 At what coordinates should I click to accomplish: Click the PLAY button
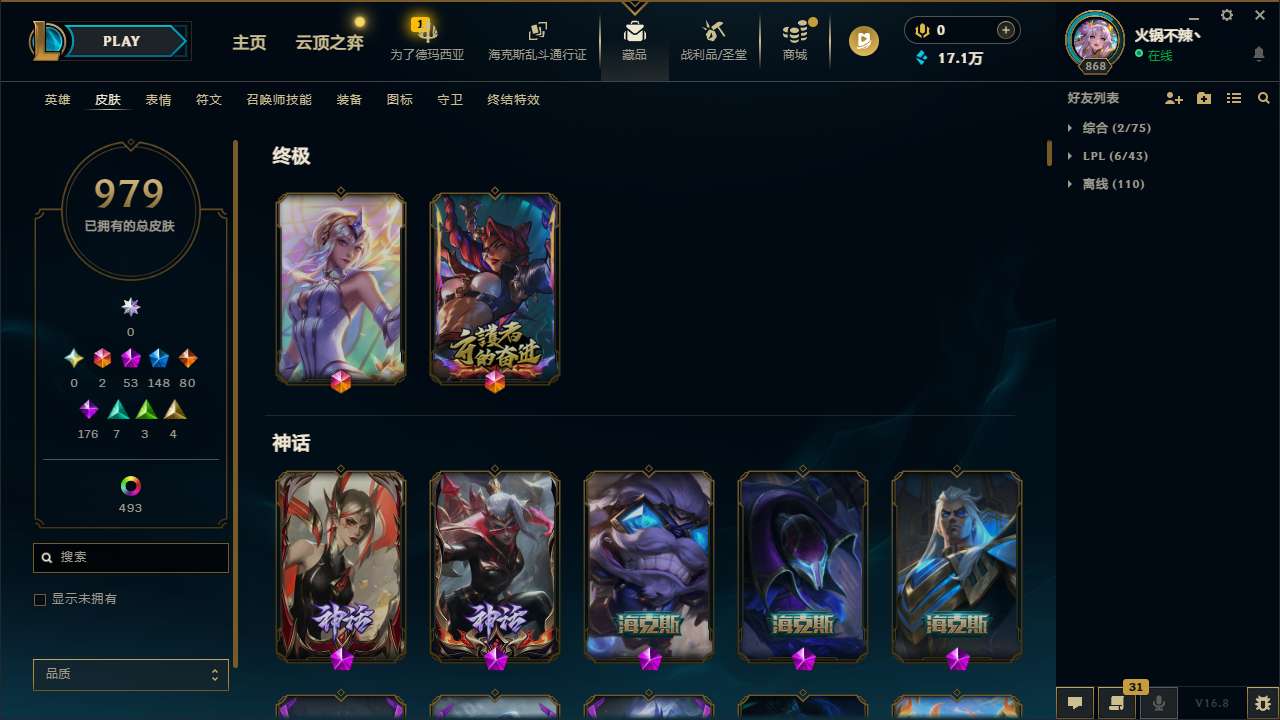tap(121, 41)
